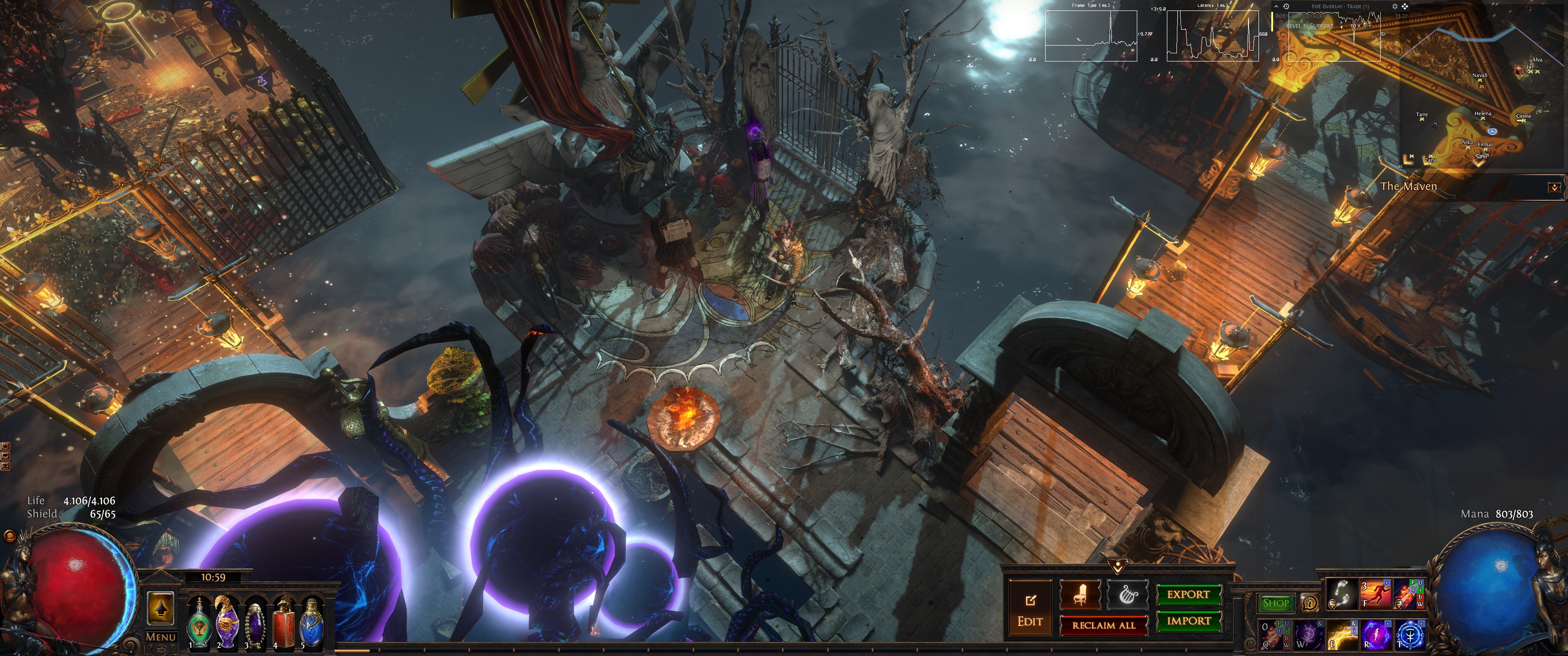Image resolution: width=1568 pixels, height=656 pixels.
Task: Use the green winged flask
Action: [x=199, y=622]
